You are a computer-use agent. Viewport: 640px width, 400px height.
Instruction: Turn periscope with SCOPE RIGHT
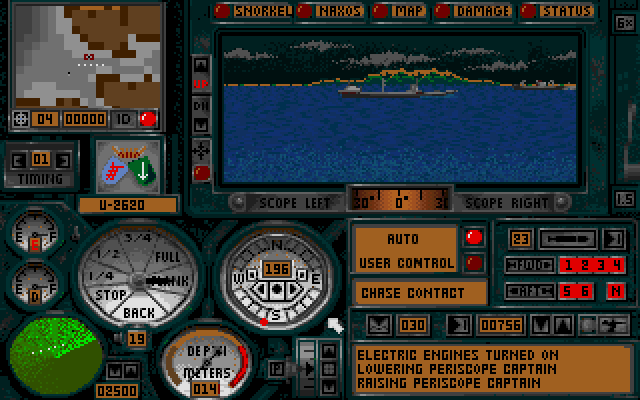tap(503, 200)
